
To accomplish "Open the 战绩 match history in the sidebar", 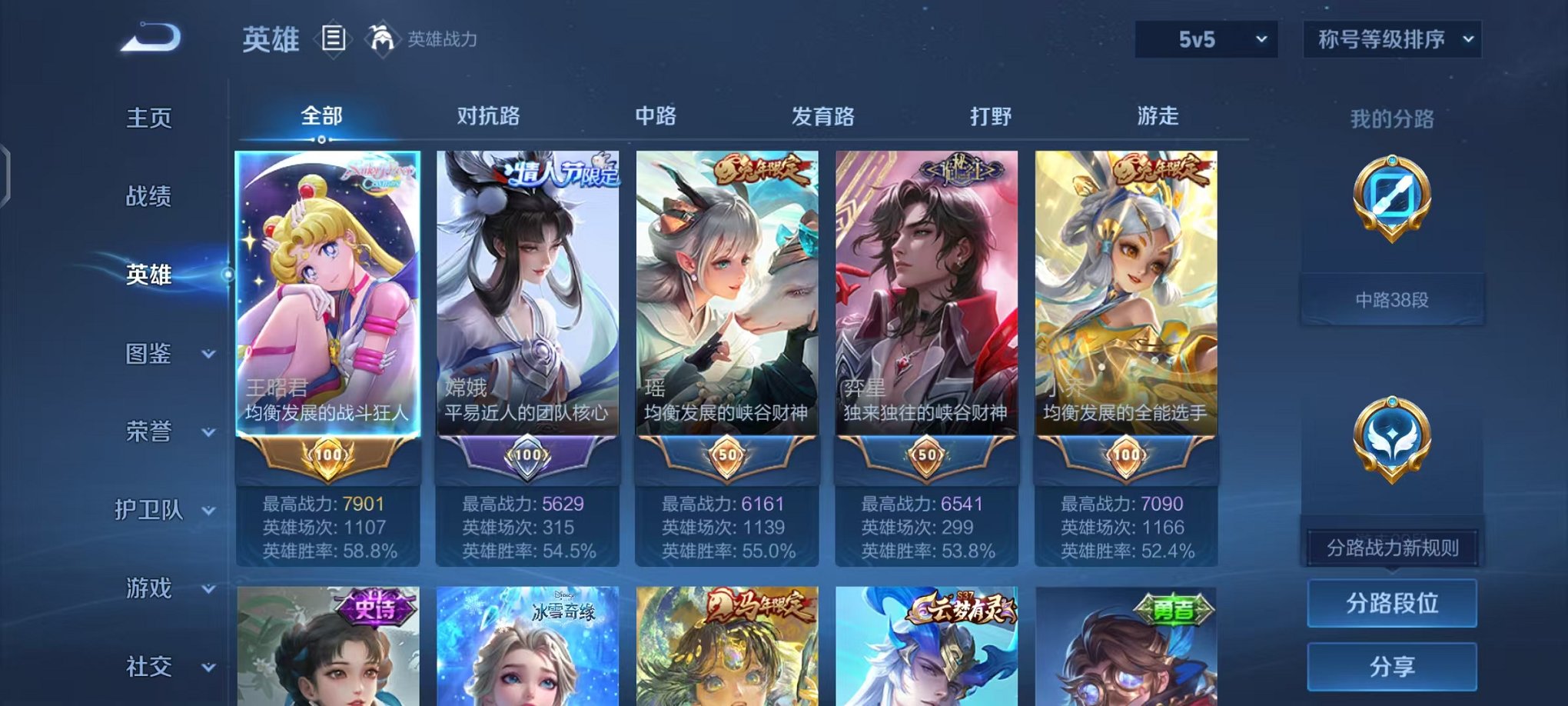I will coord(148,198).
